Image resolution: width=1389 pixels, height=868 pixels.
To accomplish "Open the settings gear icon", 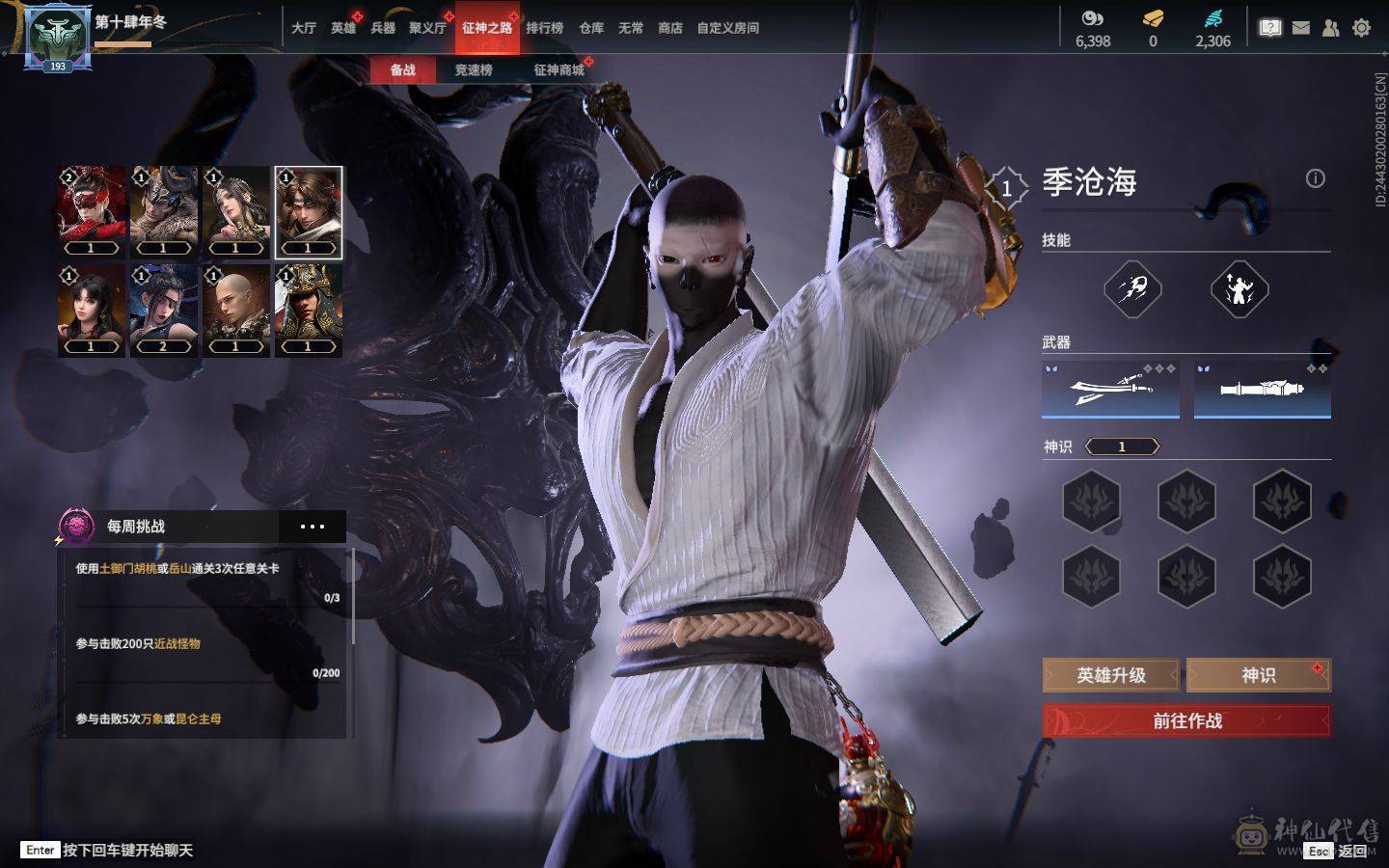I will pyautogui.click(x=1361, y=27).
